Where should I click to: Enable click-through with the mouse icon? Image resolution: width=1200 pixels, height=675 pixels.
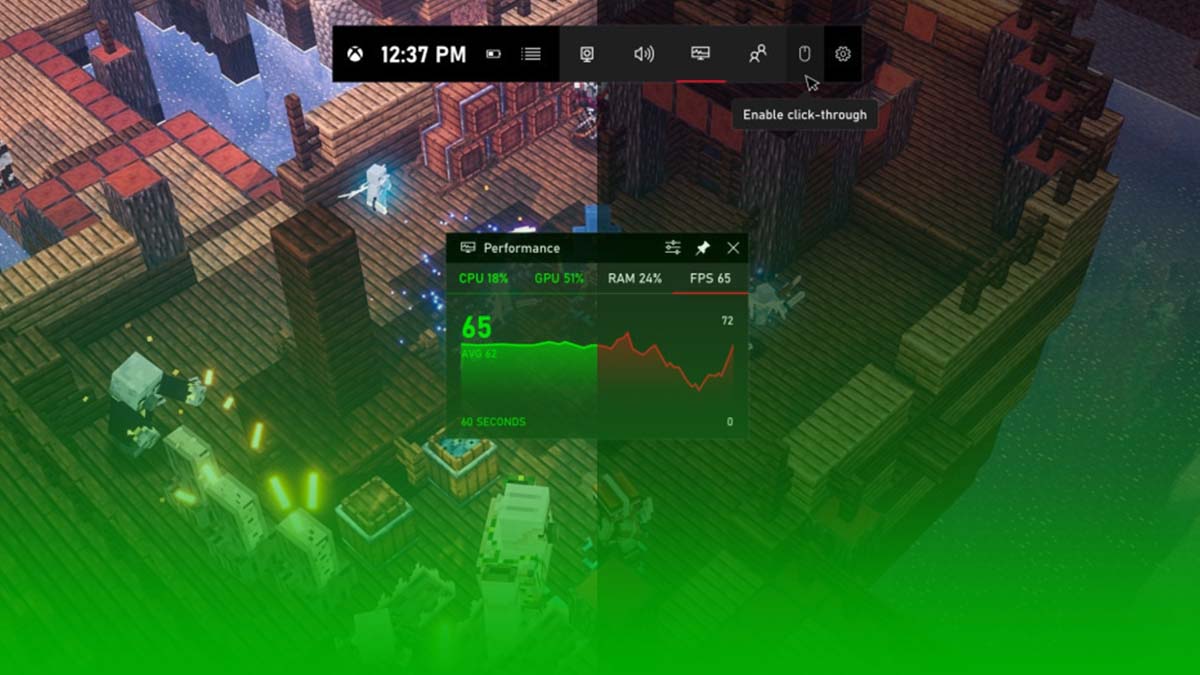(x=804, y=54)
